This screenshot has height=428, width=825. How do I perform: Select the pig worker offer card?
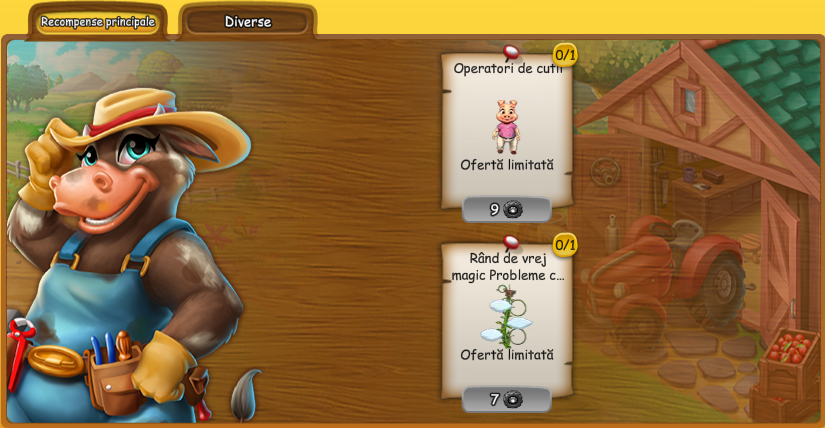[x=506, y=125]
